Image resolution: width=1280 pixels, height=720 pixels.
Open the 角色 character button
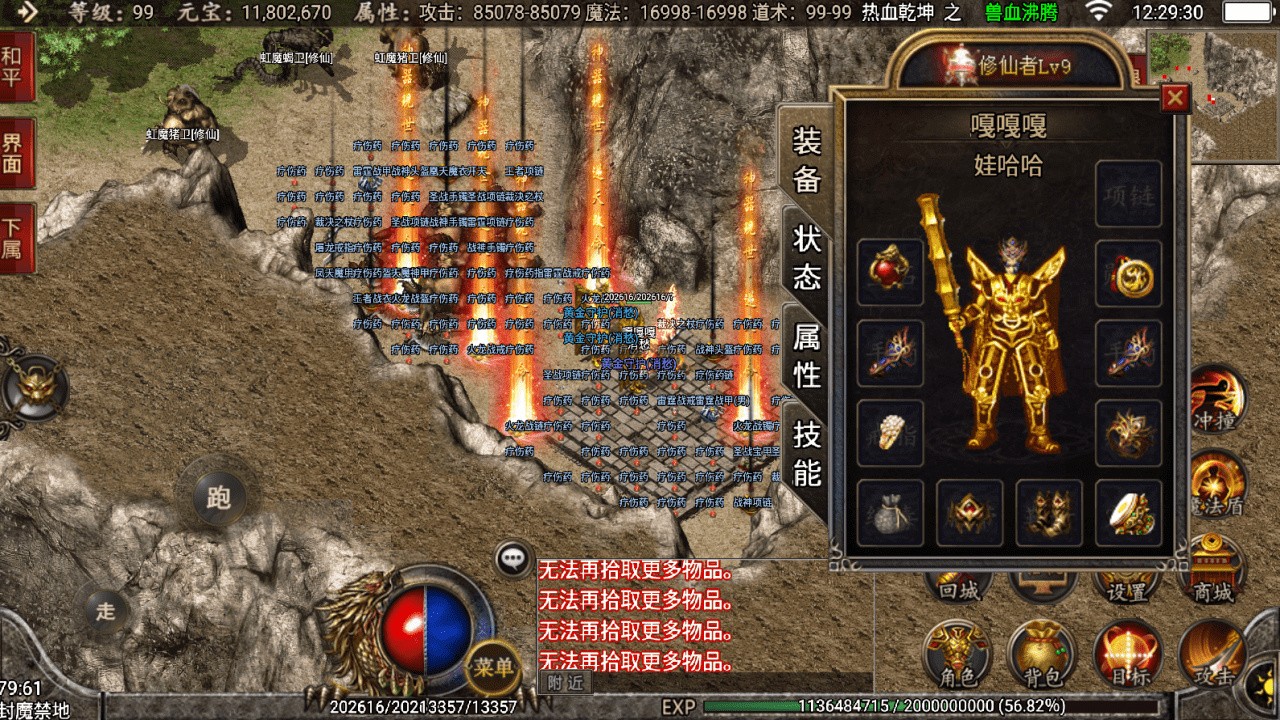point(957,654)
